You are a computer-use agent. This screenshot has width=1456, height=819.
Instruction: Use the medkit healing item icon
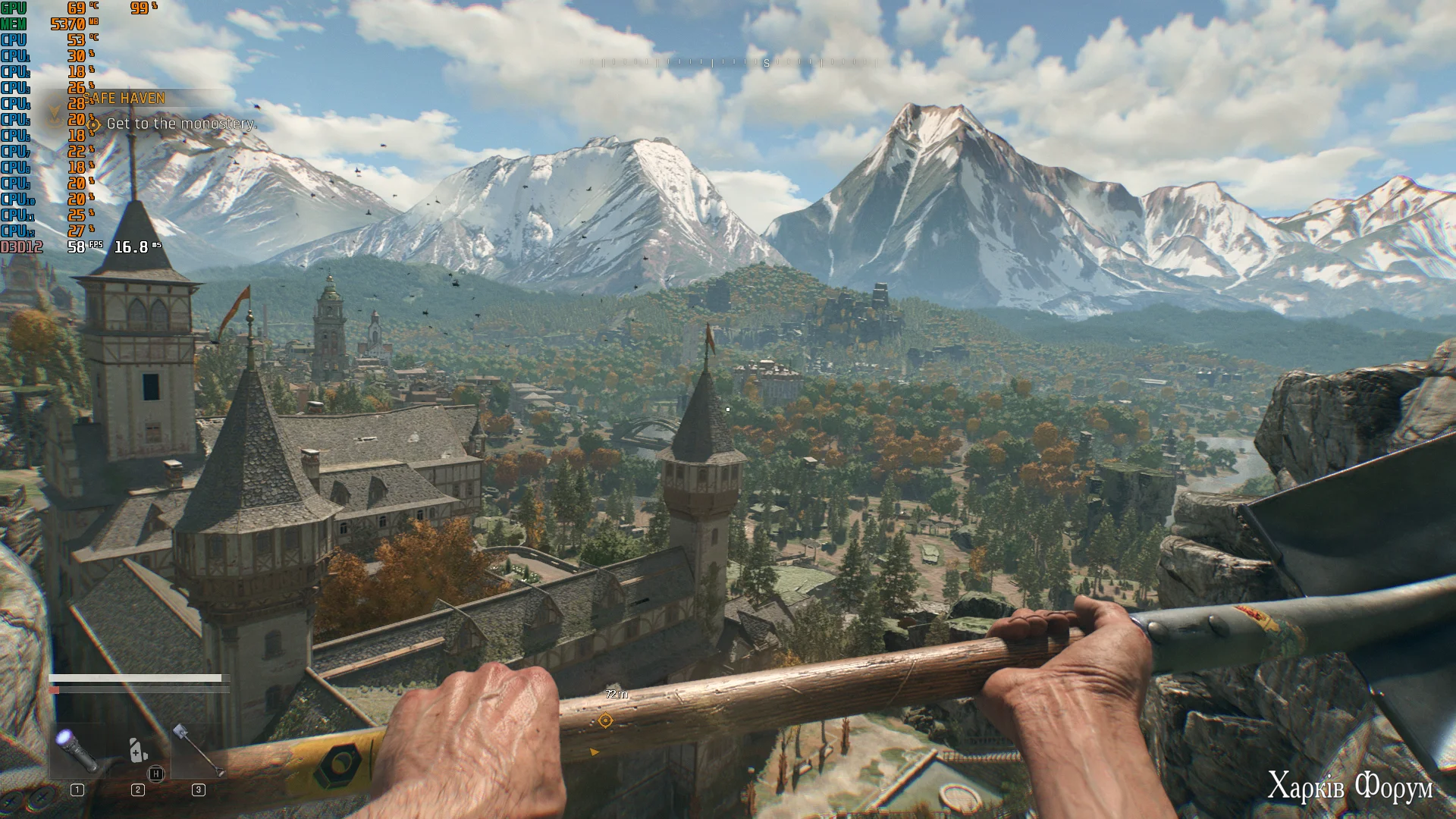(x=138, y=750)
